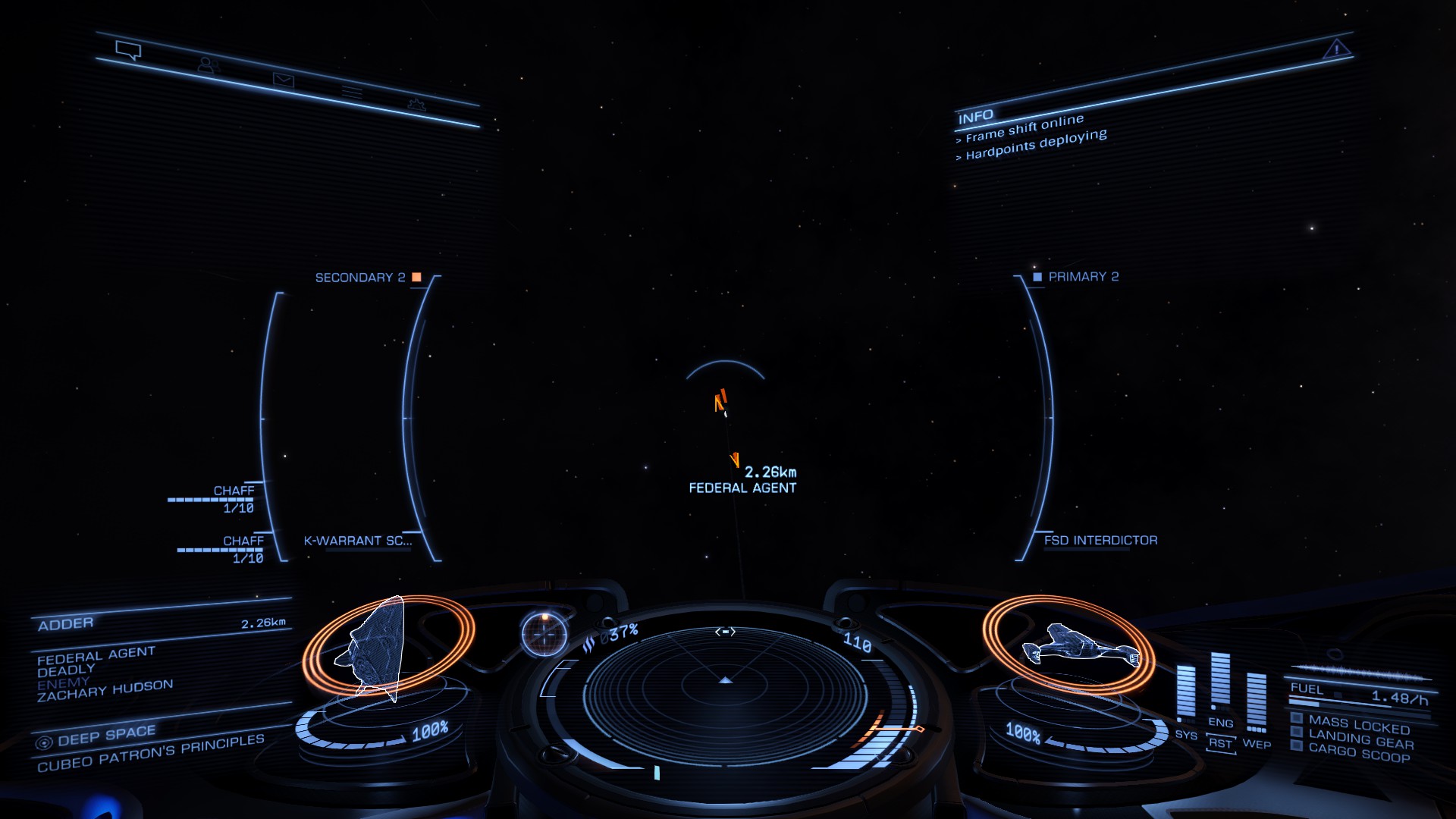This screenshot has width=1456, height=819.
Task: Select the K-Warrant Scanner secondary weapon label
Action: point(357,541)
